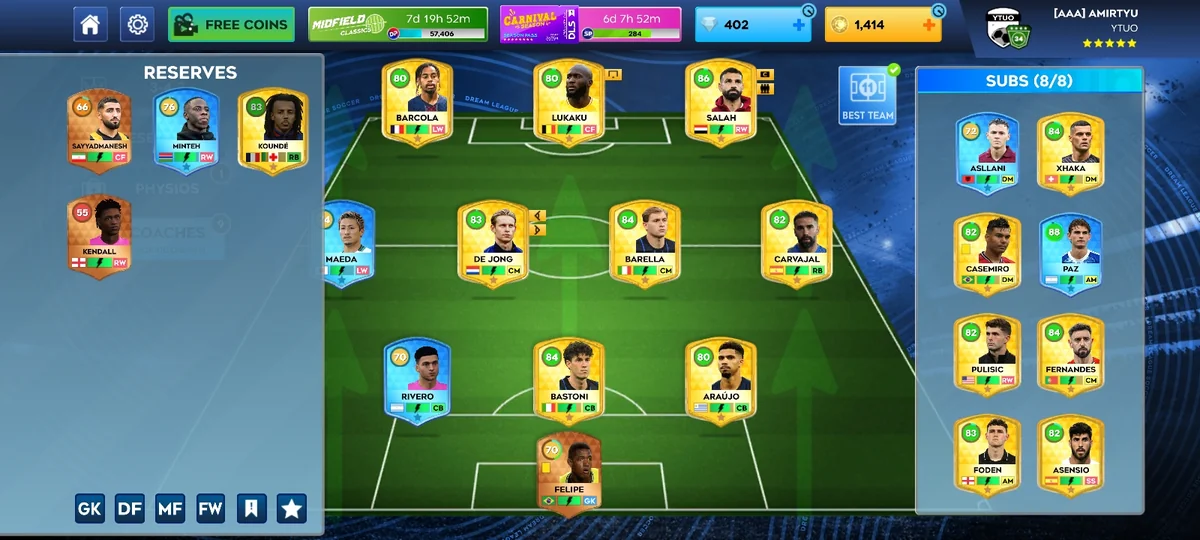Screen dimensions: 1200x540
Task: Go to the home screen
Action: coord(90,24)
